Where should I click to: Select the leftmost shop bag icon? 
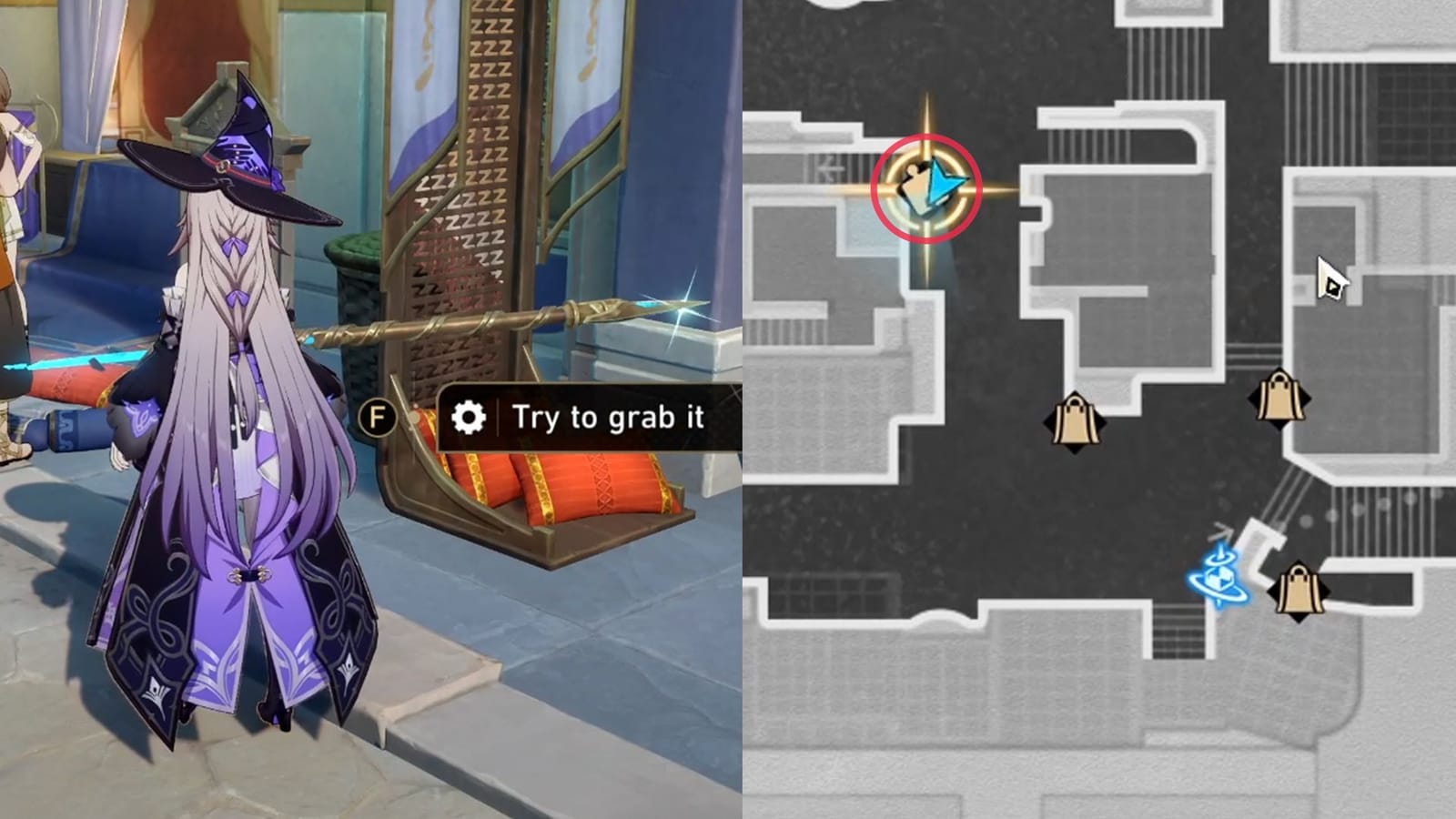click(1076, 420)
